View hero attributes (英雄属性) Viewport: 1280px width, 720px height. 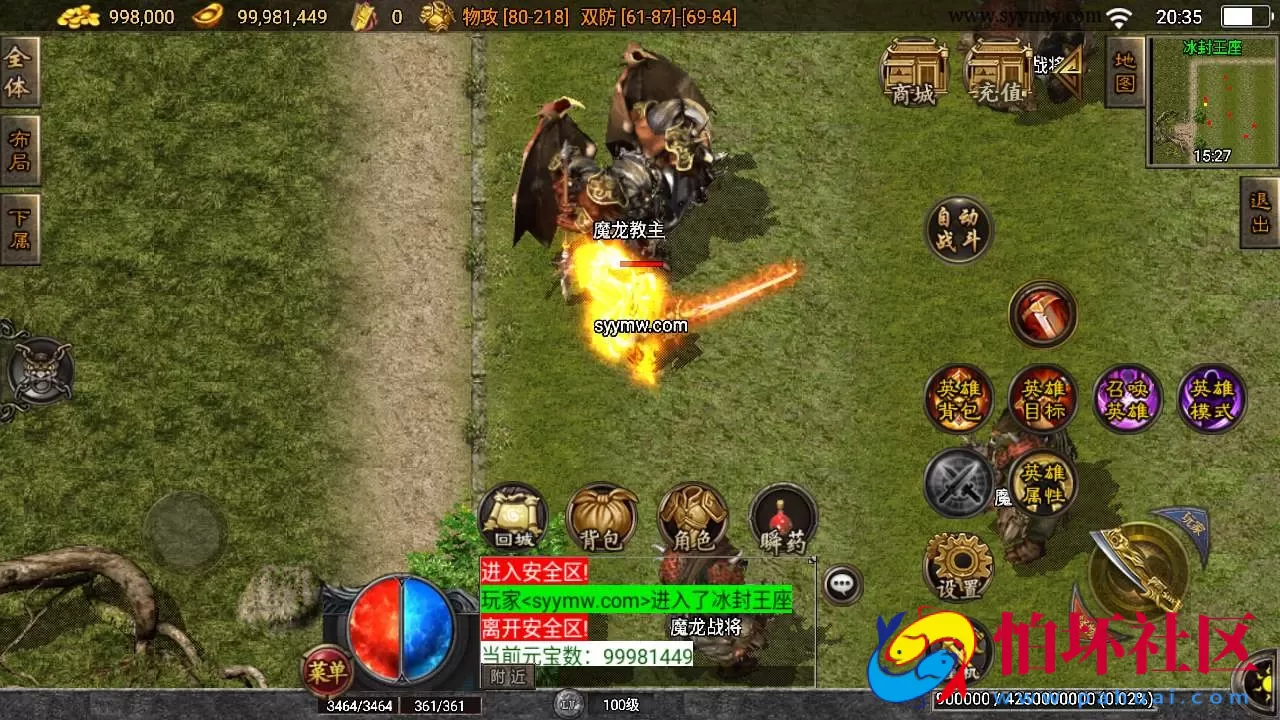[1043, 484]
